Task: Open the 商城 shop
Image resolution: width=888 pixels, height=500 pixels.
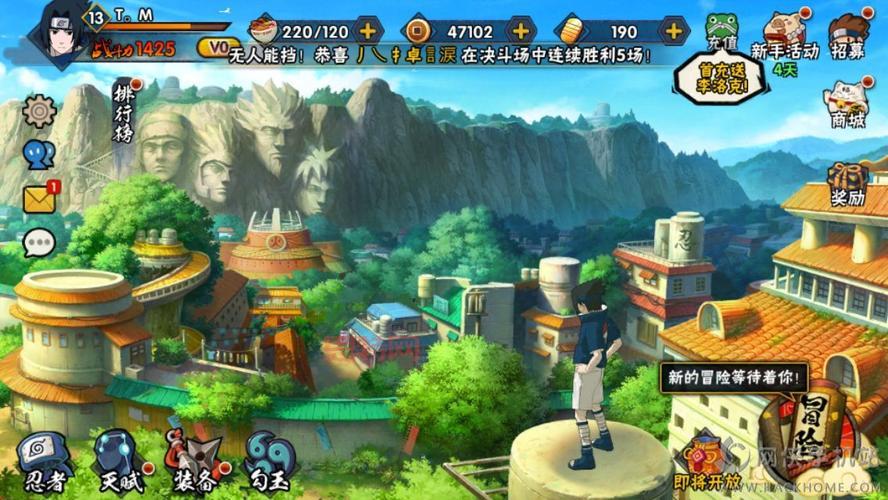Action: click(x=847, y=104)
